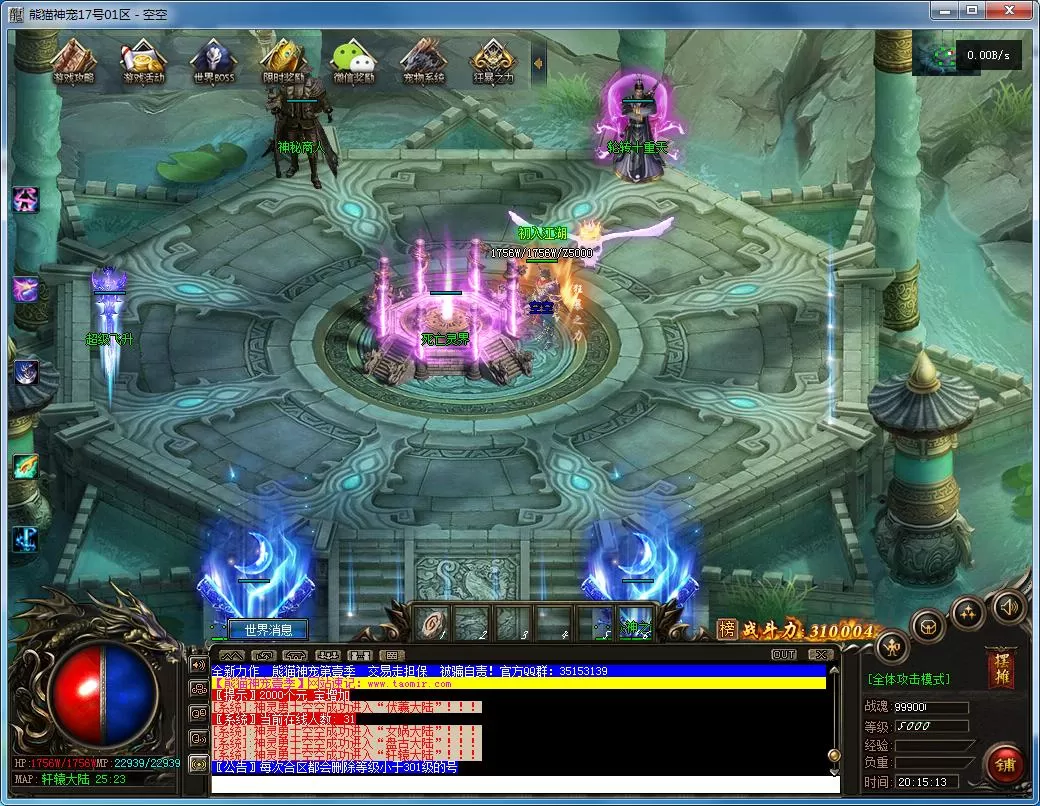Image resolution: width=1040 pixels, height=806 pixels.
Task: Open the 微信奖励 WeChat reward
Action: (x=353, y=62)
